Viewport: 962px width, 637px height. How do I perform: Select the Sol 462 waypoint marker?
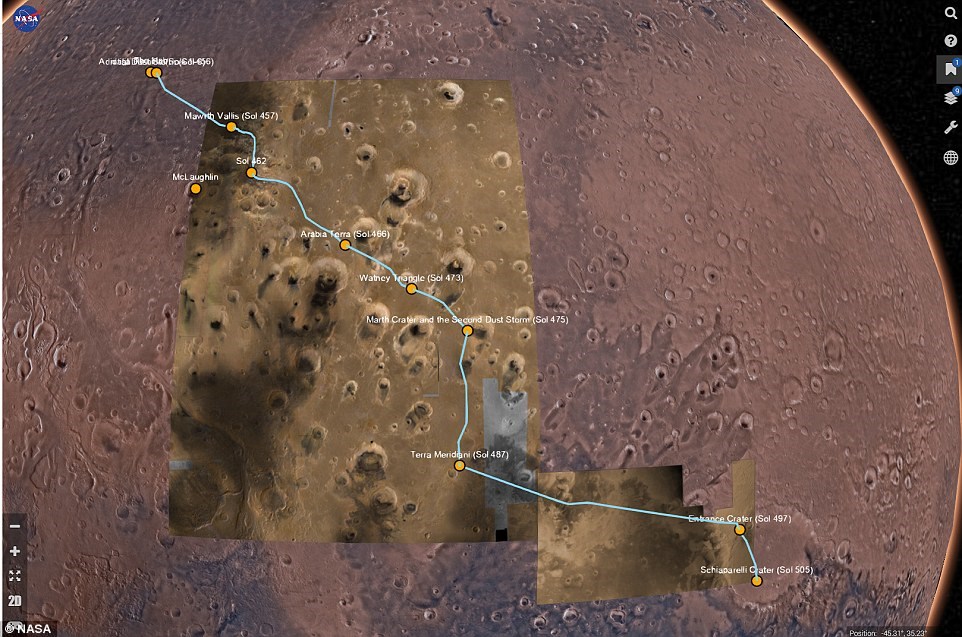click(251, 172)
